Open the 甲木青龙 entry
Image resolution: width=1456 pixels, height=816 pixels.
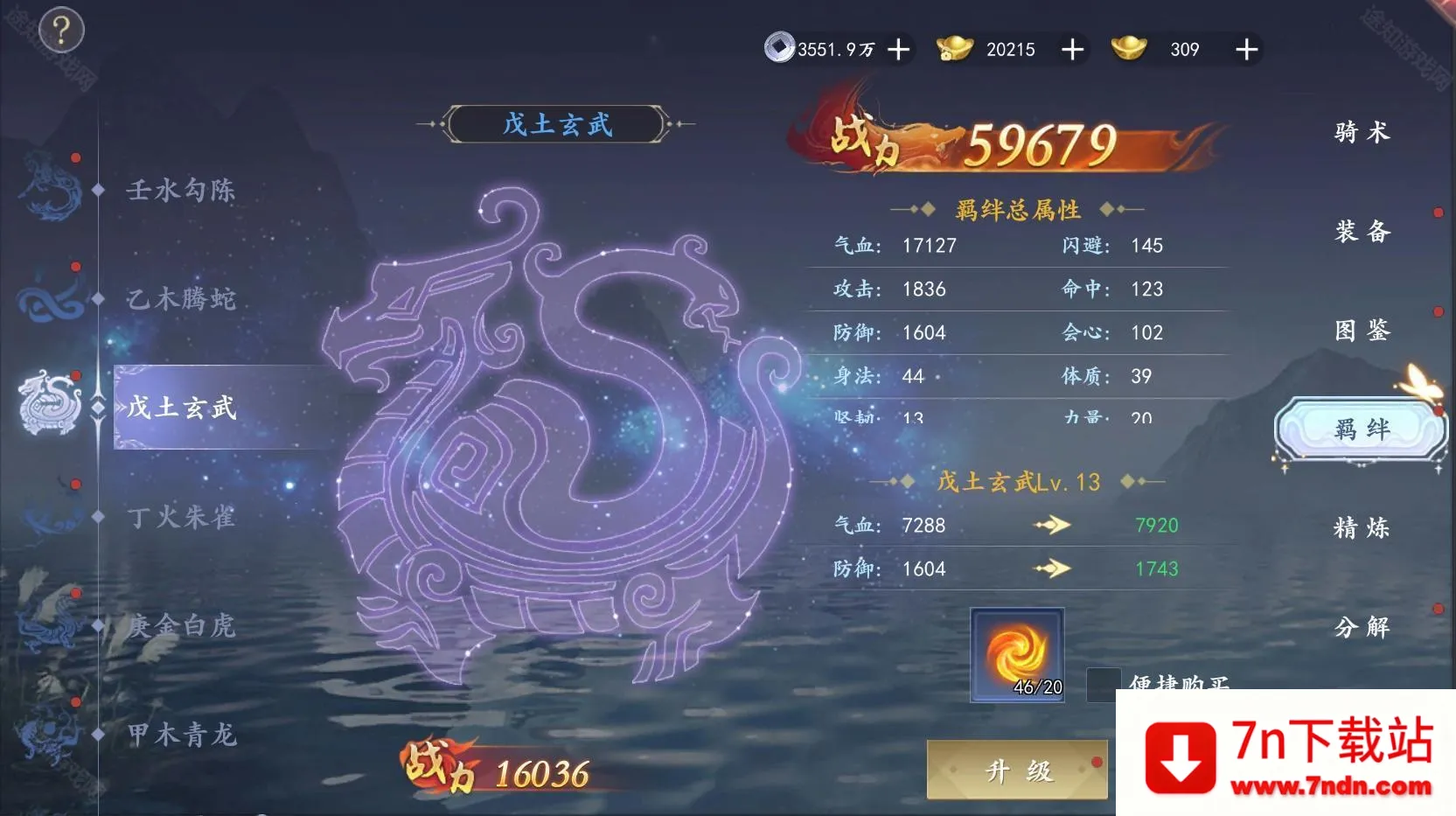pos(180,735)
